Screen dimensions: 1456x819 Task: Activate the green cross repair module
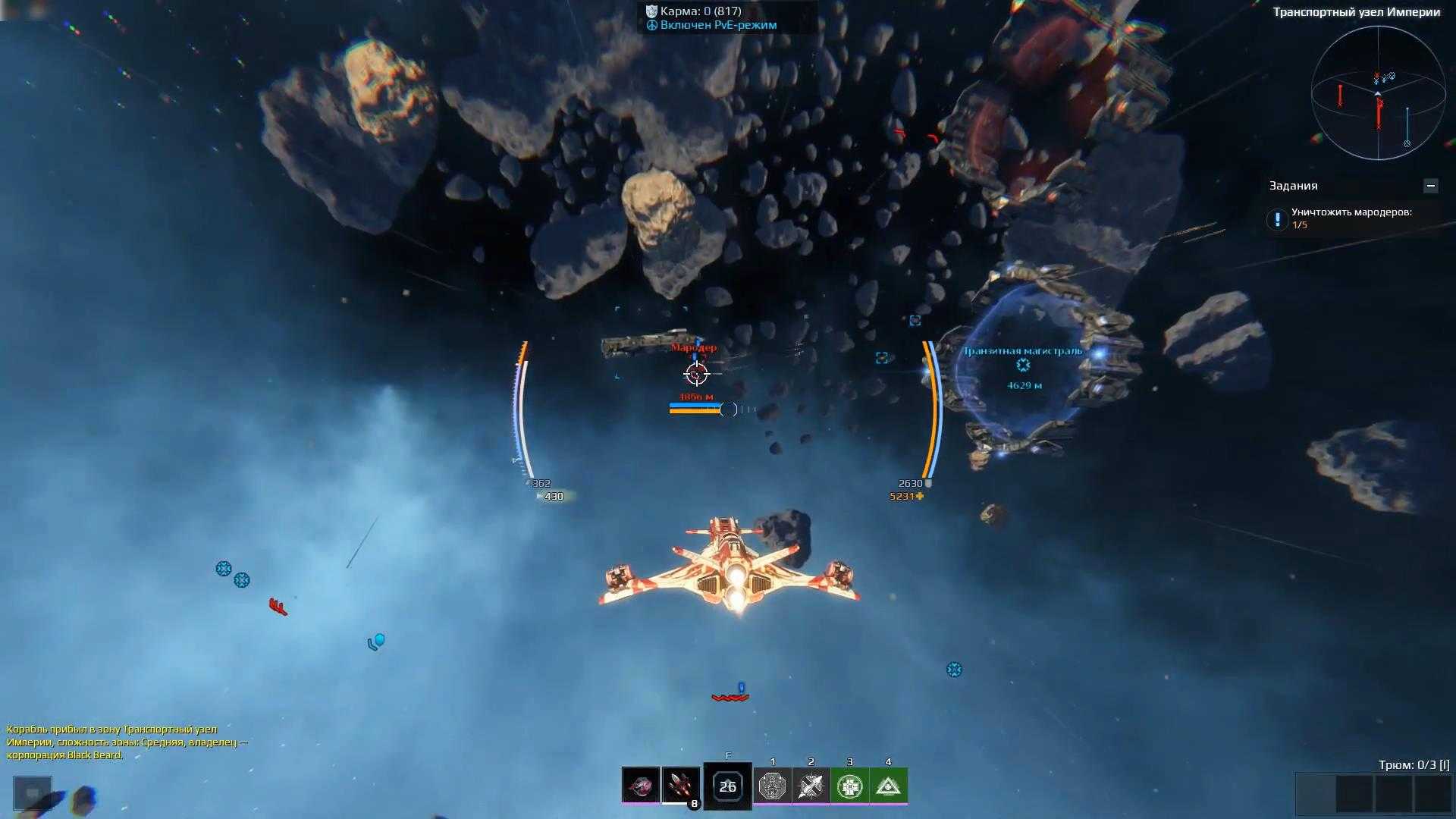pyautogui.click(x=849, y=786)
